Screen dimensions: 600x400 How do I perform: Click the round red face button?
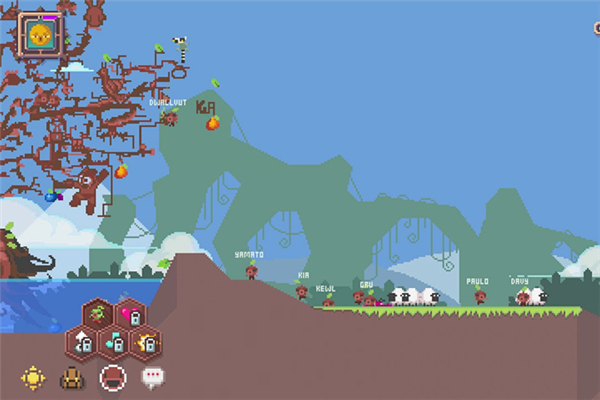click(112, 378)
